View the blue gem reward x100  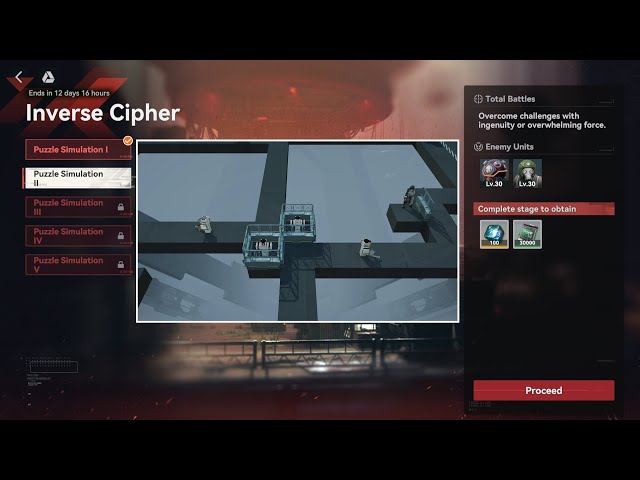[495, 233]
